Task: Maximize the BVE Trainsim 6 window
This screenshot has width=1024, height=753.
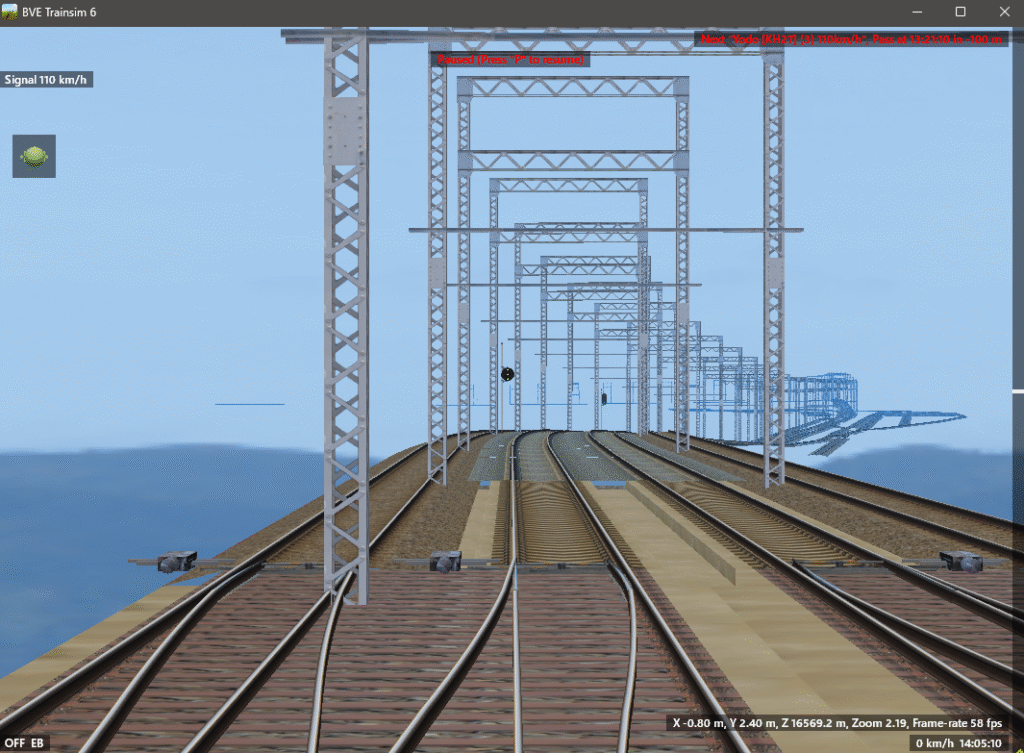Action: point(960,12)
